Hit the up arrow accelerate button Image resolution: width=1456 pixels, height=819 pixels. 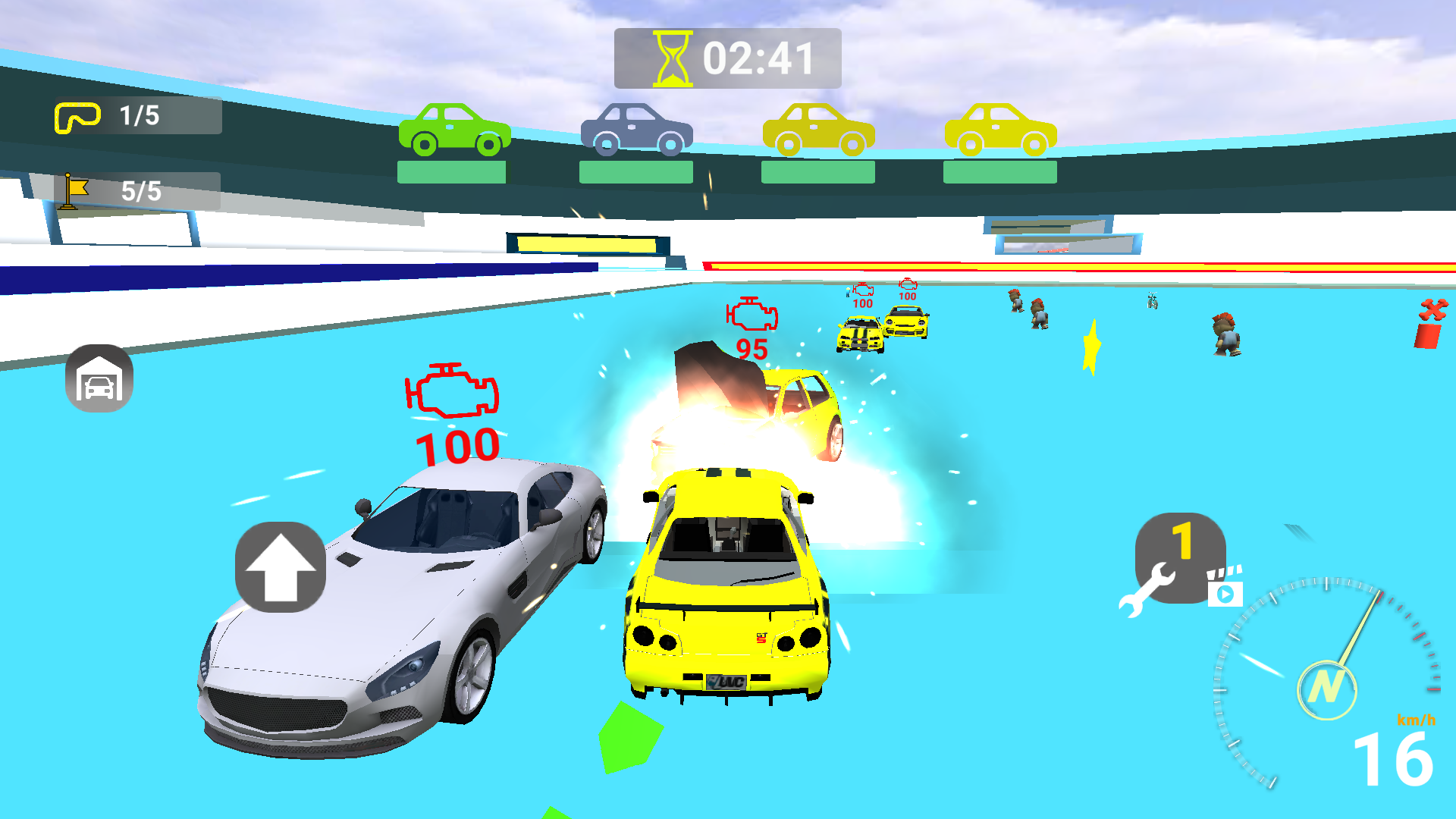tap(281, 567)
